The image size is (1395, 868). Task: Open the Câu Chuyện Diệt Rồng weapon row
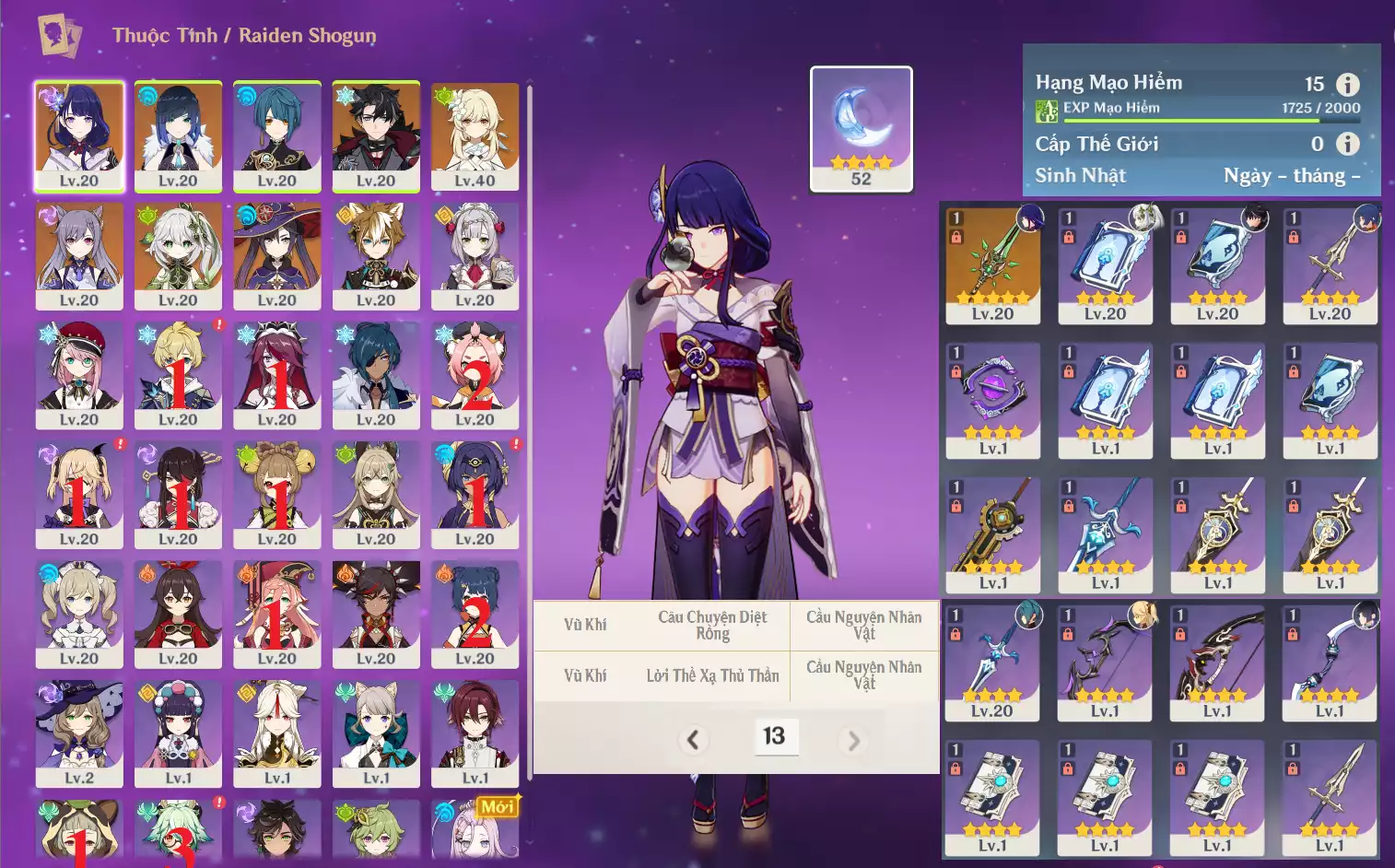click(x=711, y=625)
